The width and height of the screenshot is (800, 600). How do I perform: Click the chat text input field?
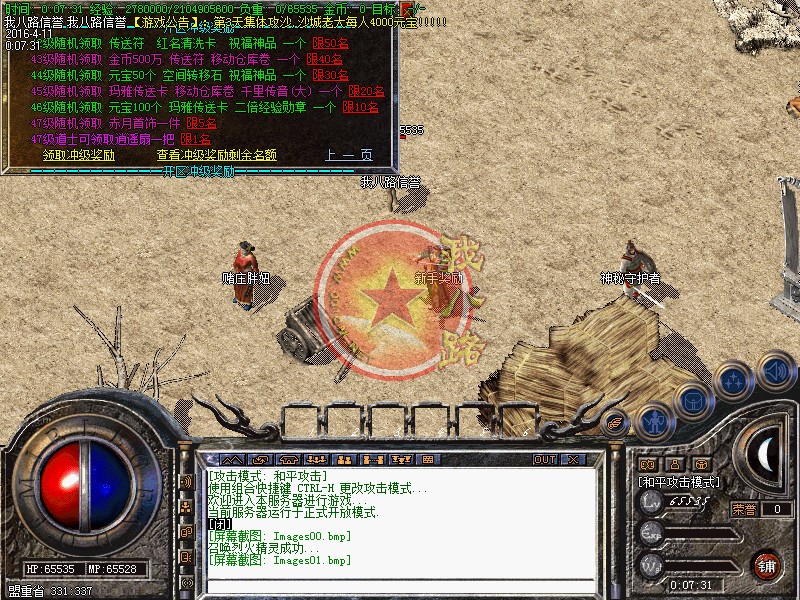click(400, 586)
